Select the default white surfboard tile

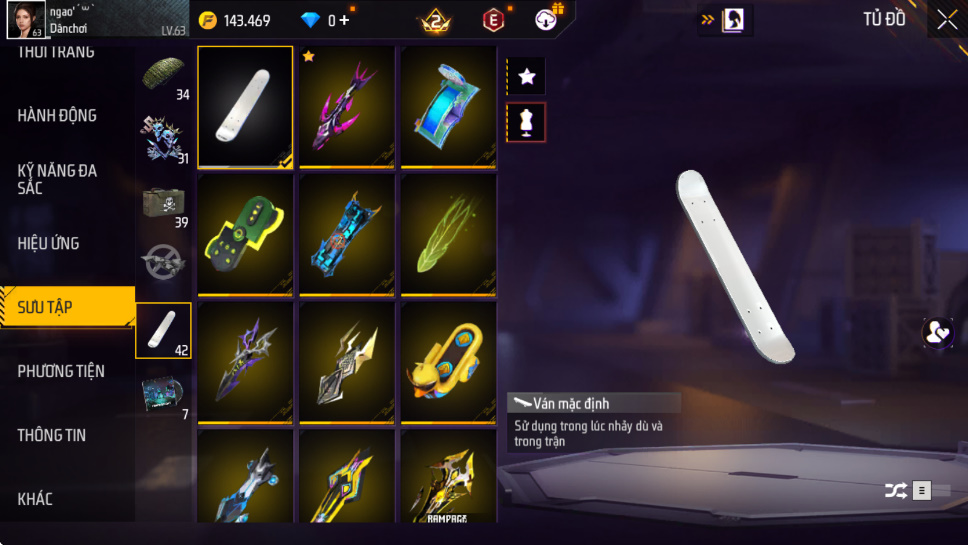click(245, 106)
